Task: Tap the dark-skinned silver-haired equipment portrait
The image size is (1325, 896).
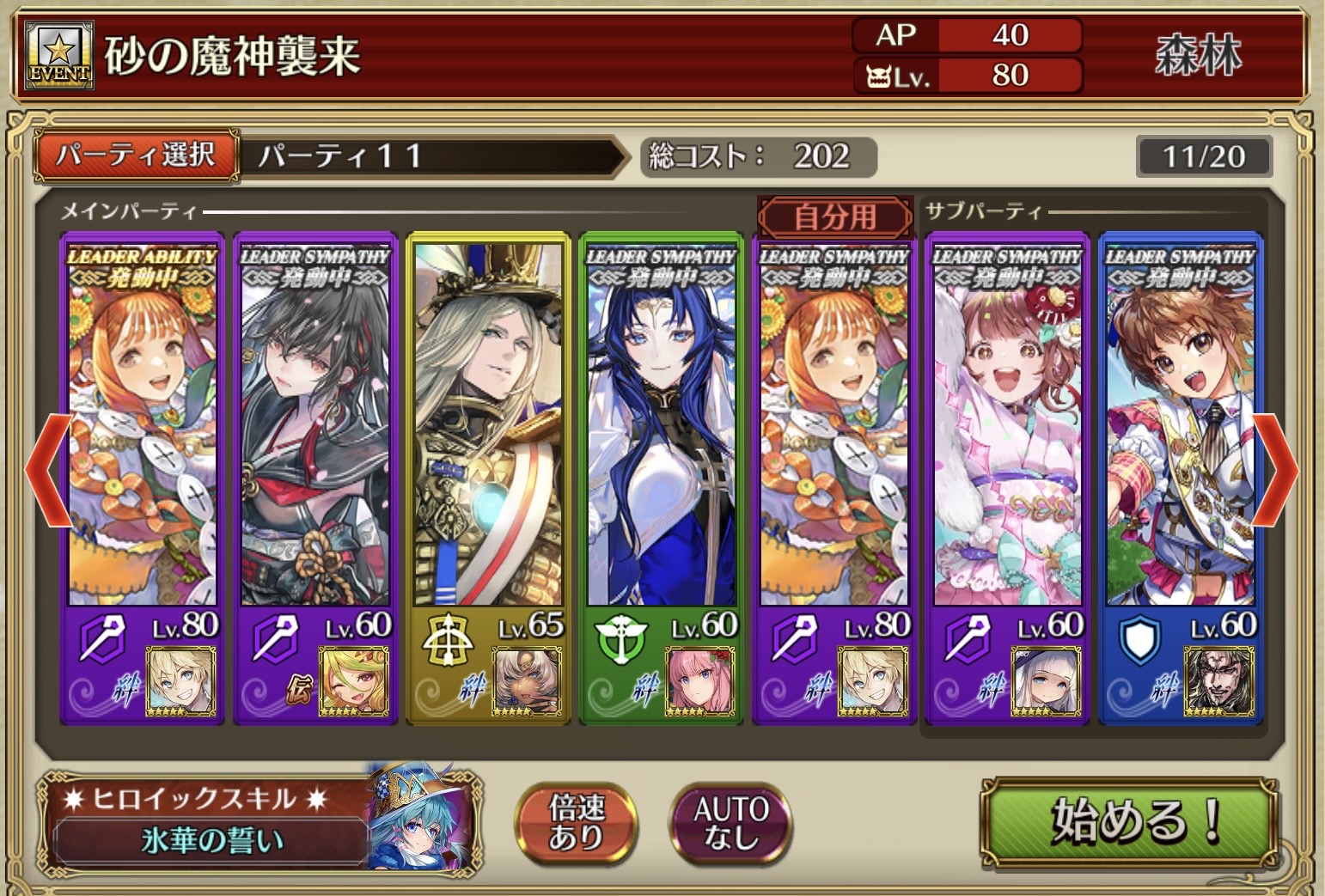Action: click(x=526, y=682)
